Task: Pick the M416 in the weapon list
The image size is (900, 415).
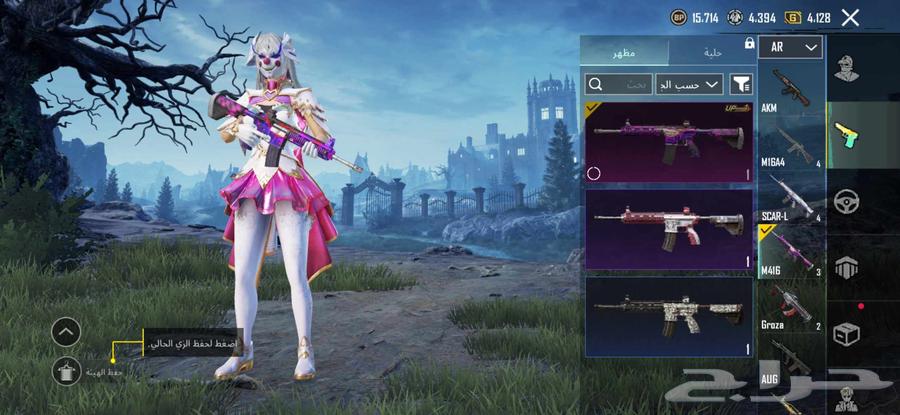Action: [791, 251]
